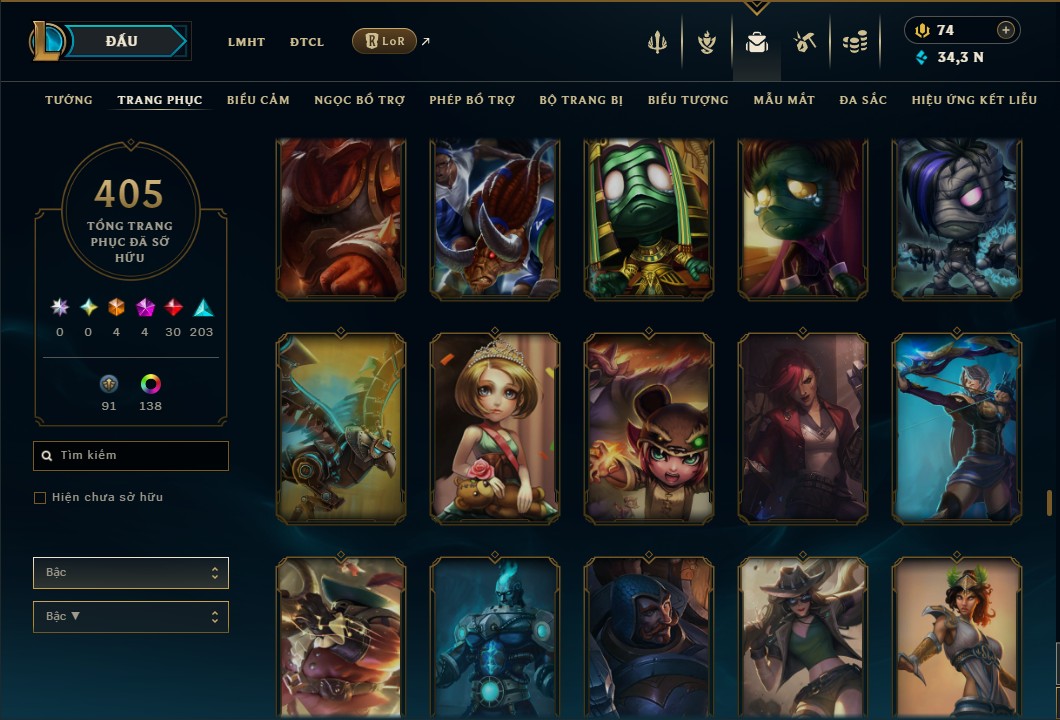This screenshot has height=720, width=1060.
Task: Open the upper Bậc sort dropdown
Action: (131, 573)
